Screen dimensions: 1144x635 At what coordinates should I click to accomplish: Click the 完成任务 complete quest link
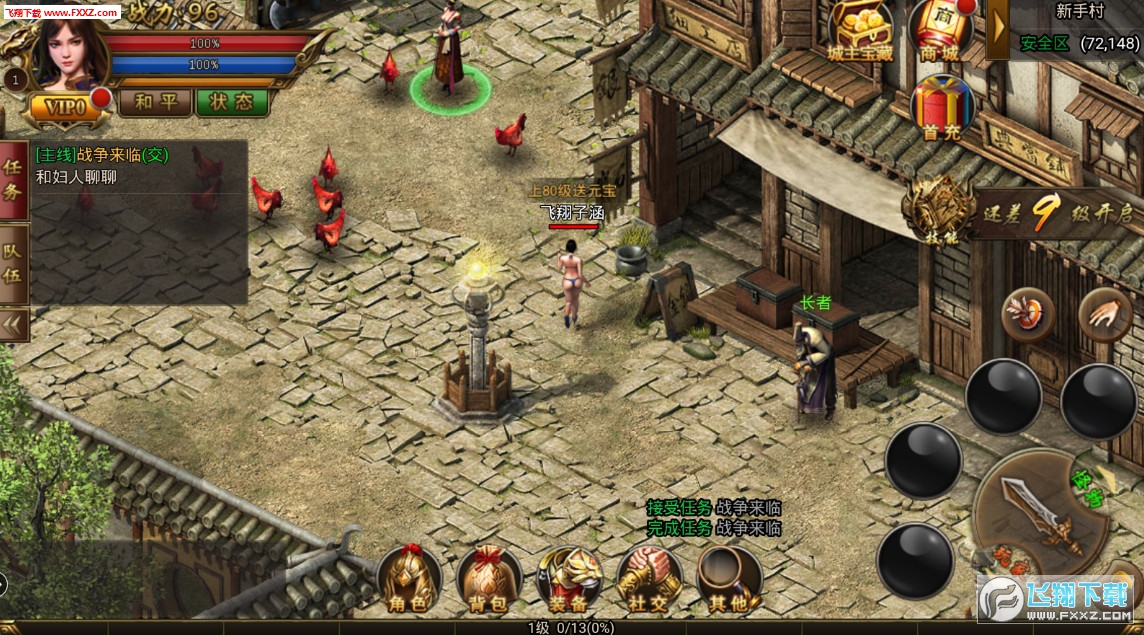680,528
